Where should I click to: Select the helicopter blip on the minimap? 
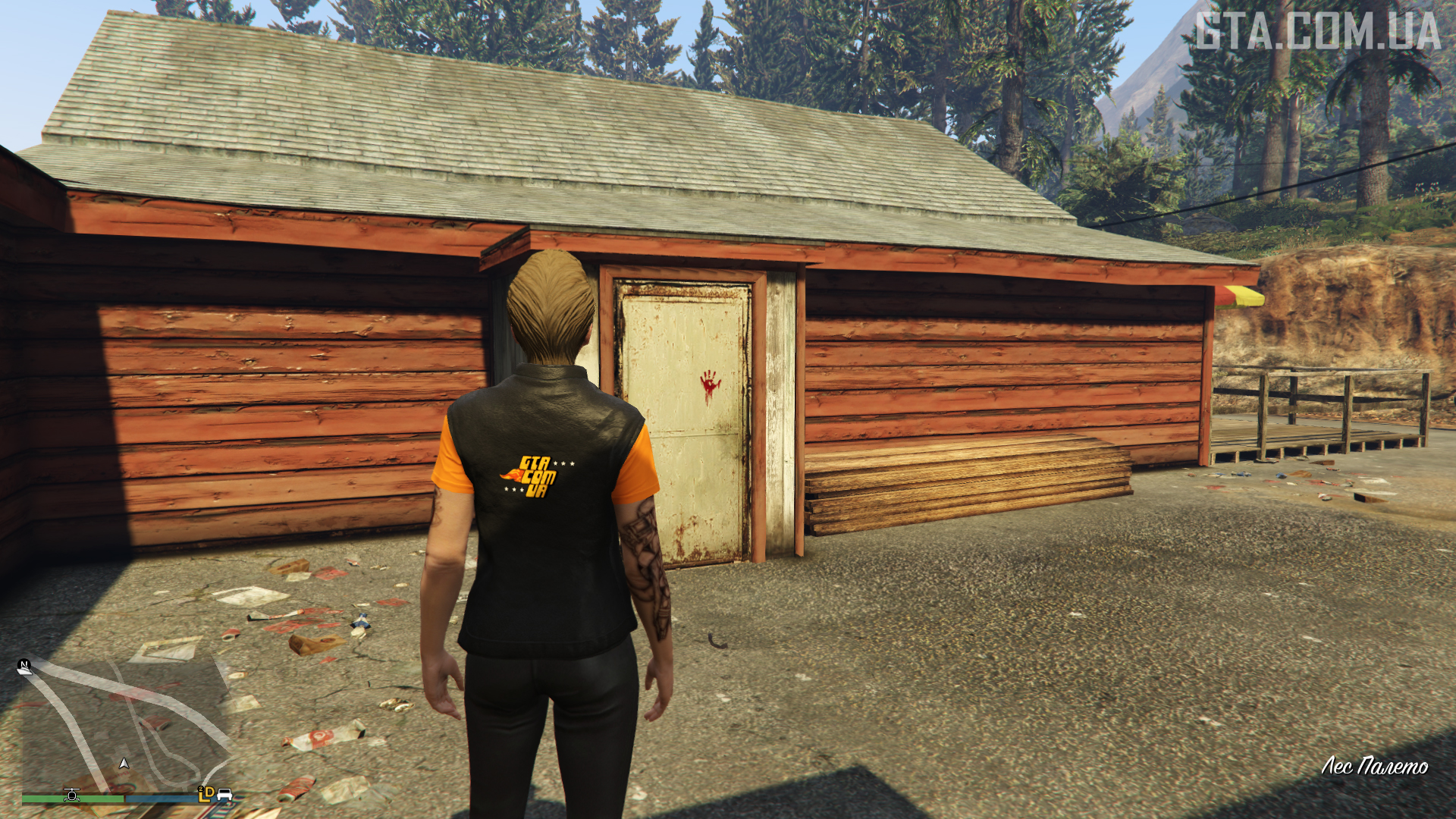tap(72, 794)
